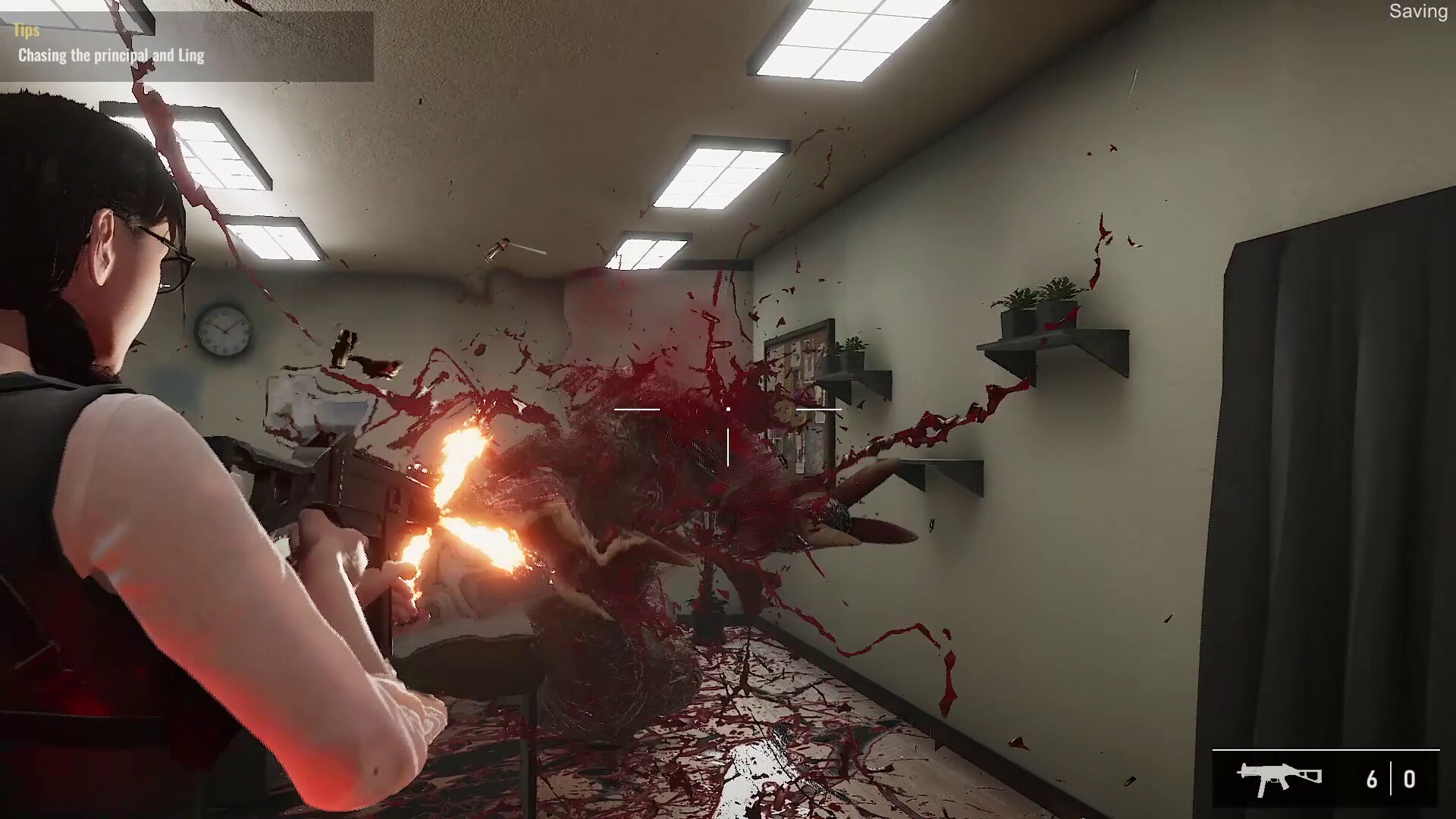
Task: Click the wall clock on the left wall
Action: [224, 330]
